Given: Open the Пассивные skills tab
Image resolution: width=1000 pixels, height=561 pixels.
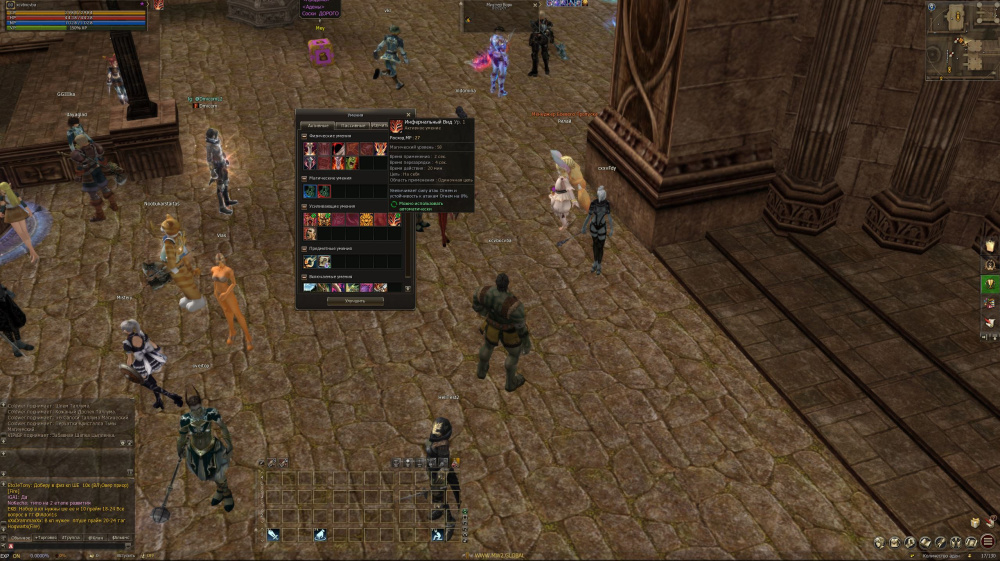Looking at the screenshot, I should [351, 125].
